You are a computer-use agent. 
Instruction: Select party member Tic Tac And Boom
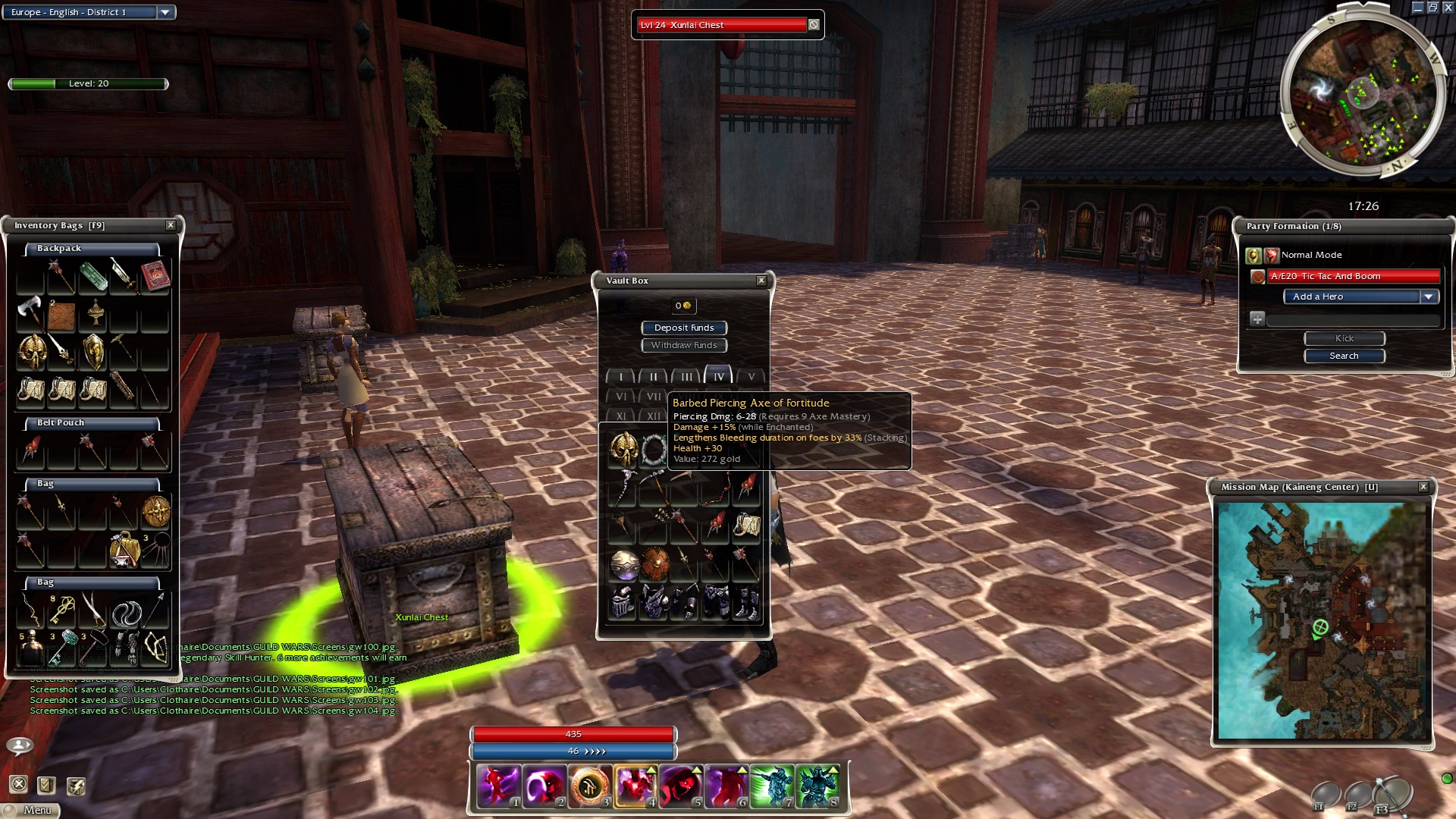[1354, 276]
